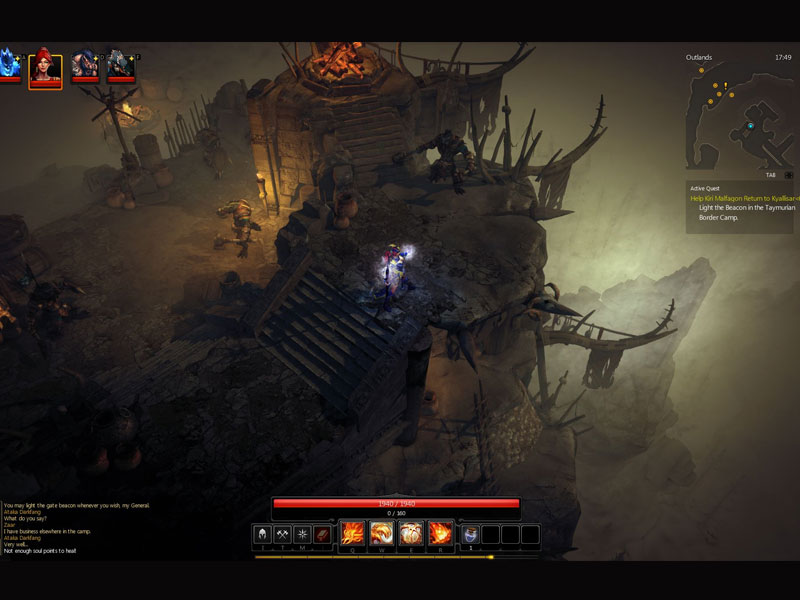Select the exclamation quest marker on minimap
The image size is (800, 600).
point(725,86)
